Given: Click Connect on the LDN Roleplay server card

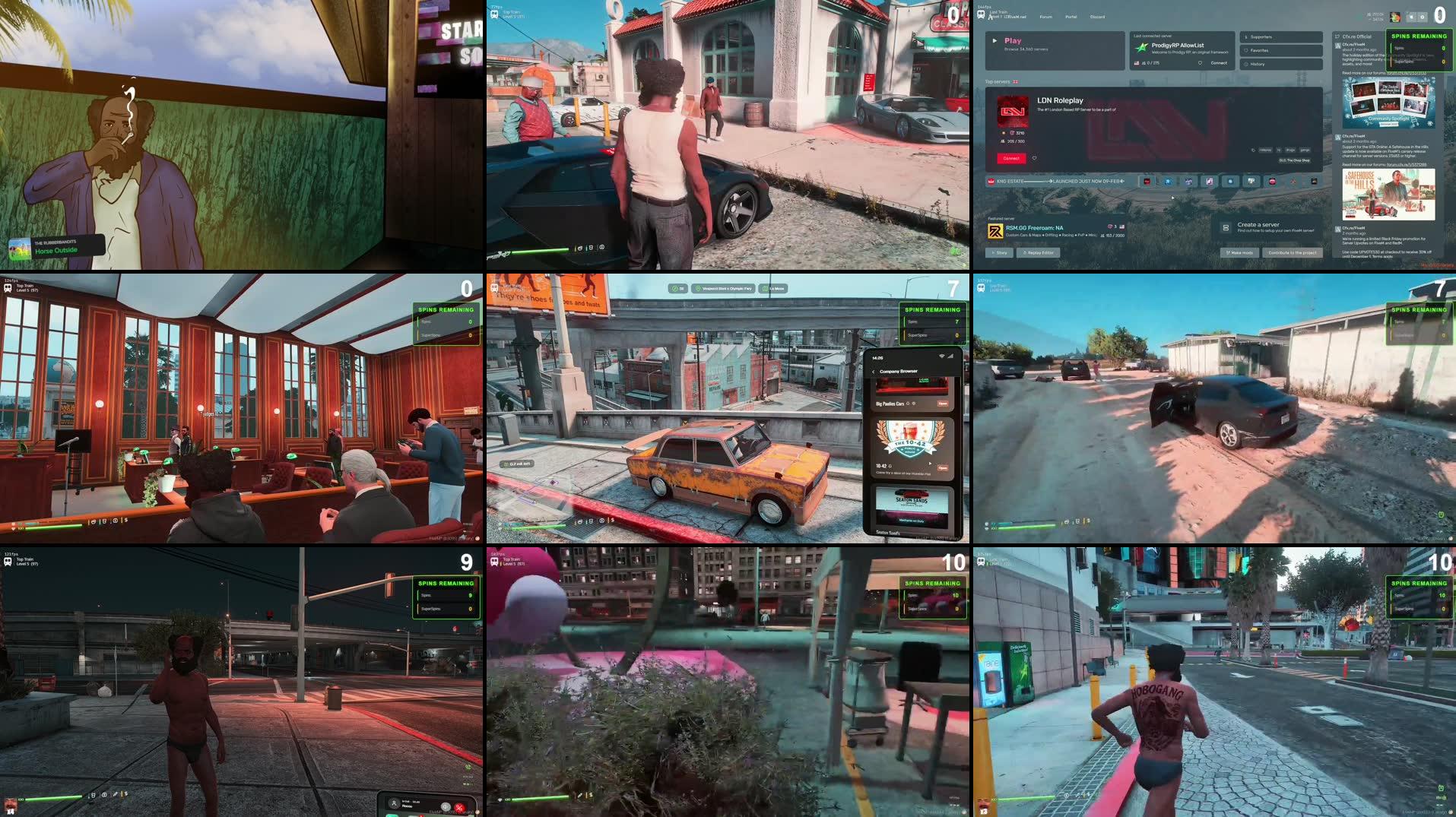Looking at the screenshot, I should pos(1011,158).
